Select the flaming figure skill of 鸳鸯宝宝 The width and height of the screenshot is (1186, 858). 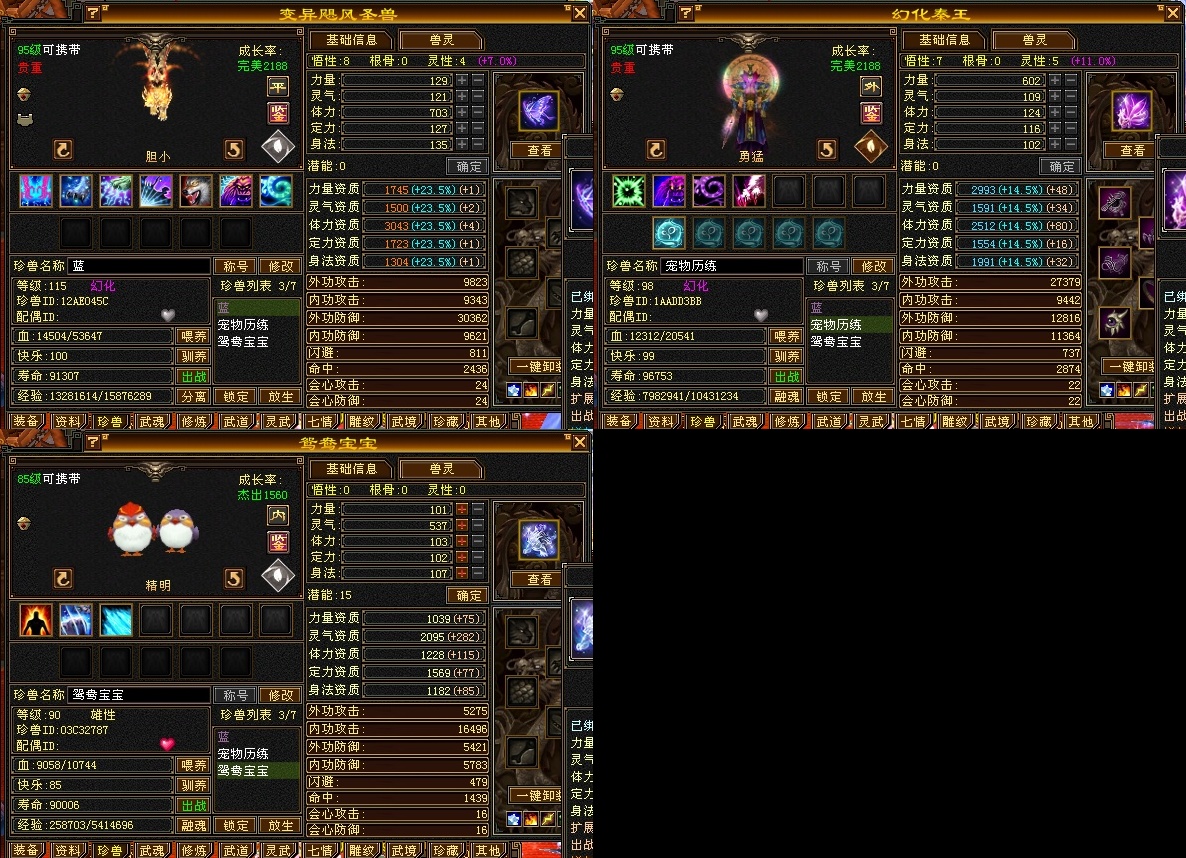click(36, 620)
